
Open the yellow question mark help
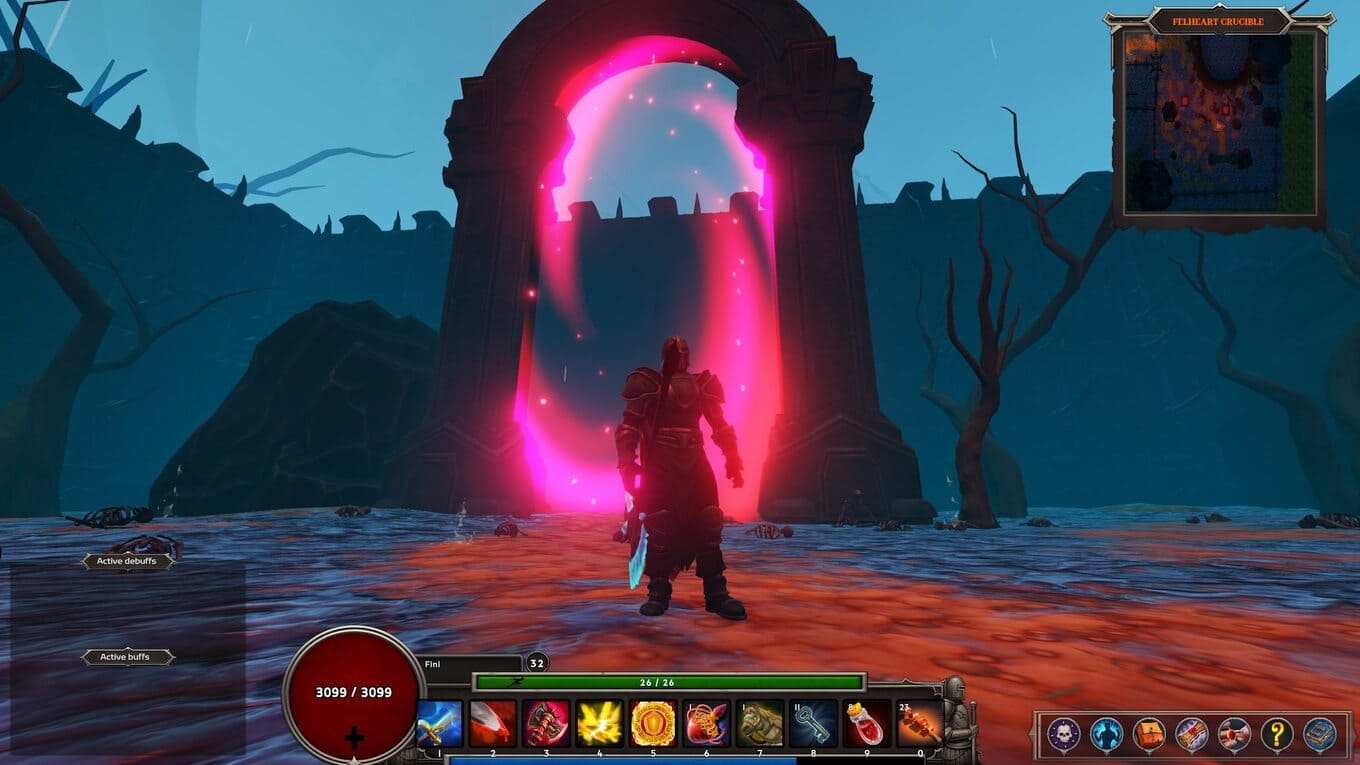tap(1277, 735)
